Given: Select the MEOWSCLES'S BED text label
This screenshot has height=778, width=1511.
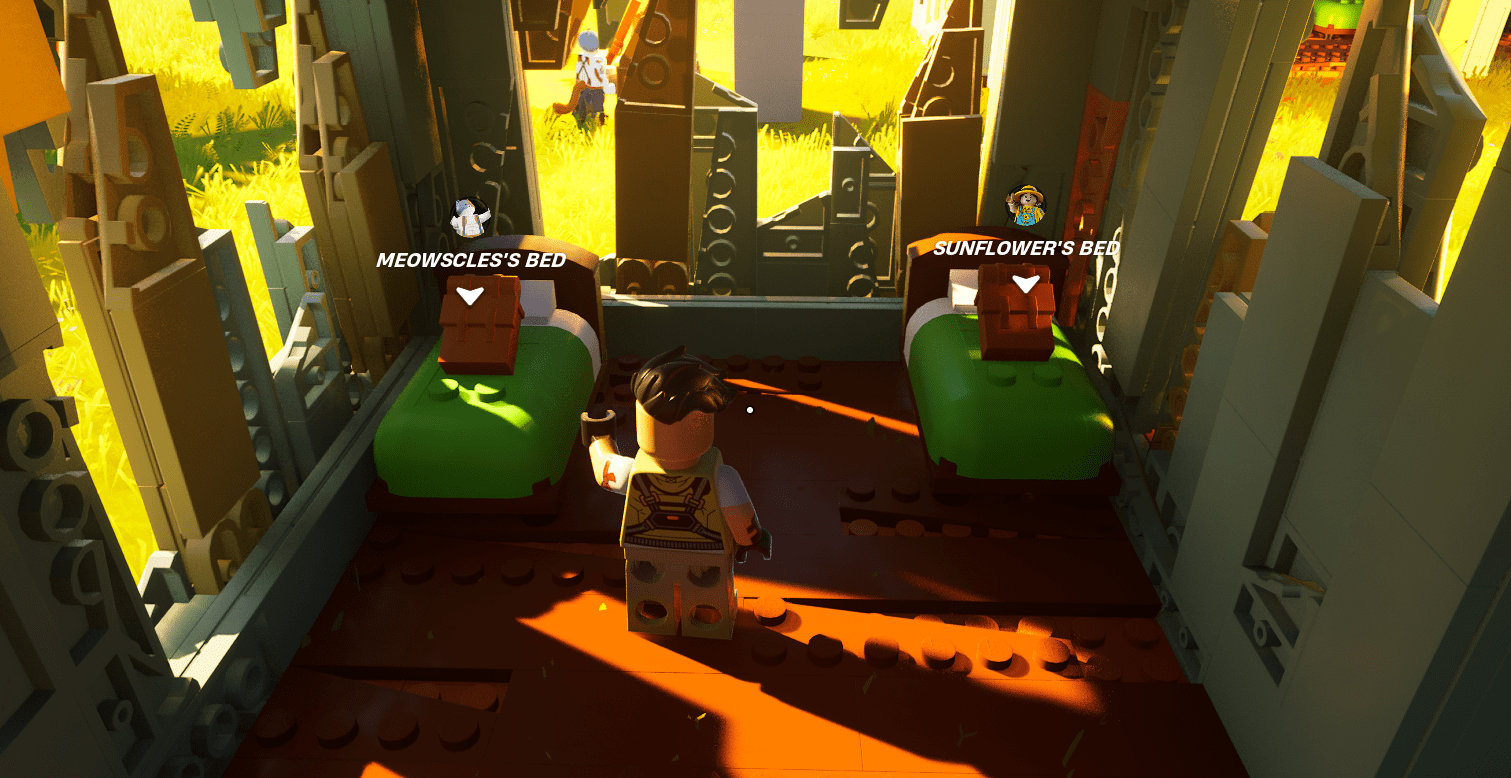Looking at the screenshot, I should coord(471,260).
